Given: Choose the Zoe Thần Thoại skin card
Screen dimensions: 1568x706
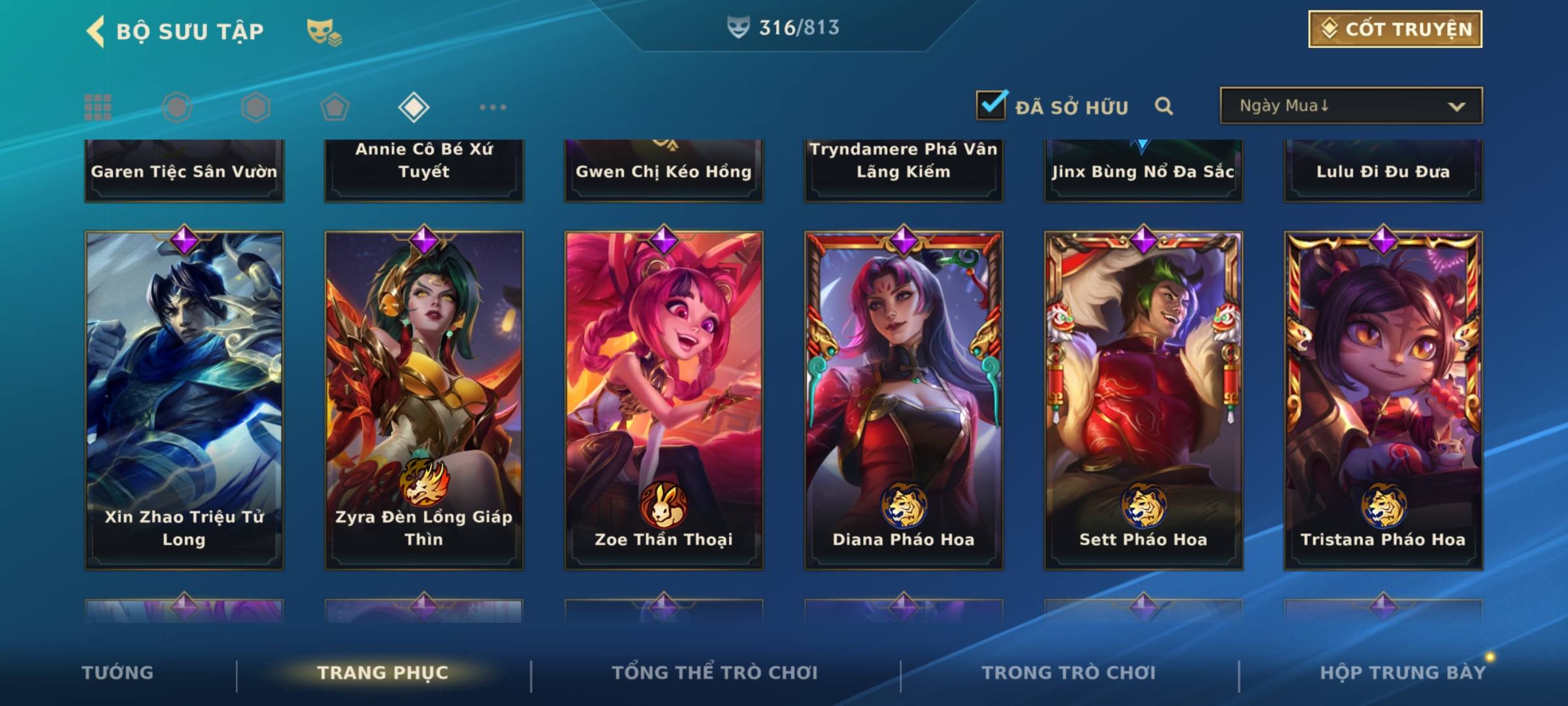Looking at the screenshot, I should 664,400.
